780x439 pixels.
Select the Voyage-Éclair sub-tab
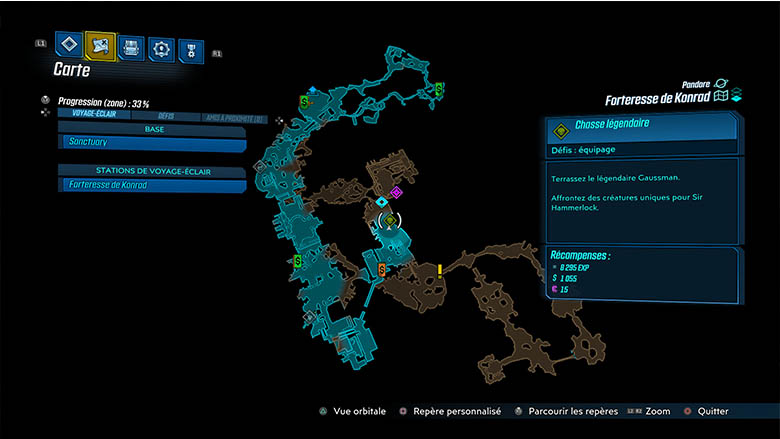[x=90, y=116]
